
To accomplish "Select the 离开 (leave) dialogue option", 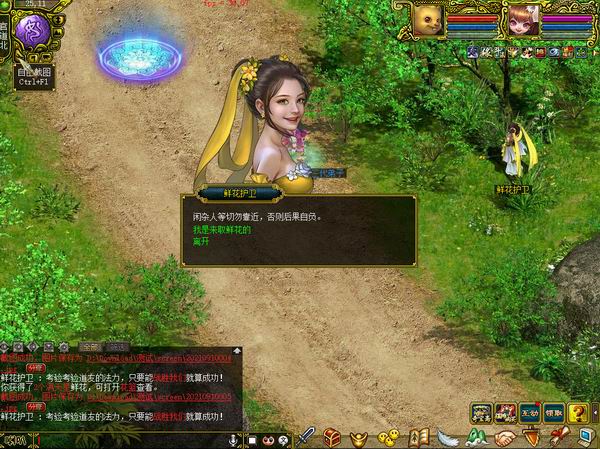I will coord(203,242).
